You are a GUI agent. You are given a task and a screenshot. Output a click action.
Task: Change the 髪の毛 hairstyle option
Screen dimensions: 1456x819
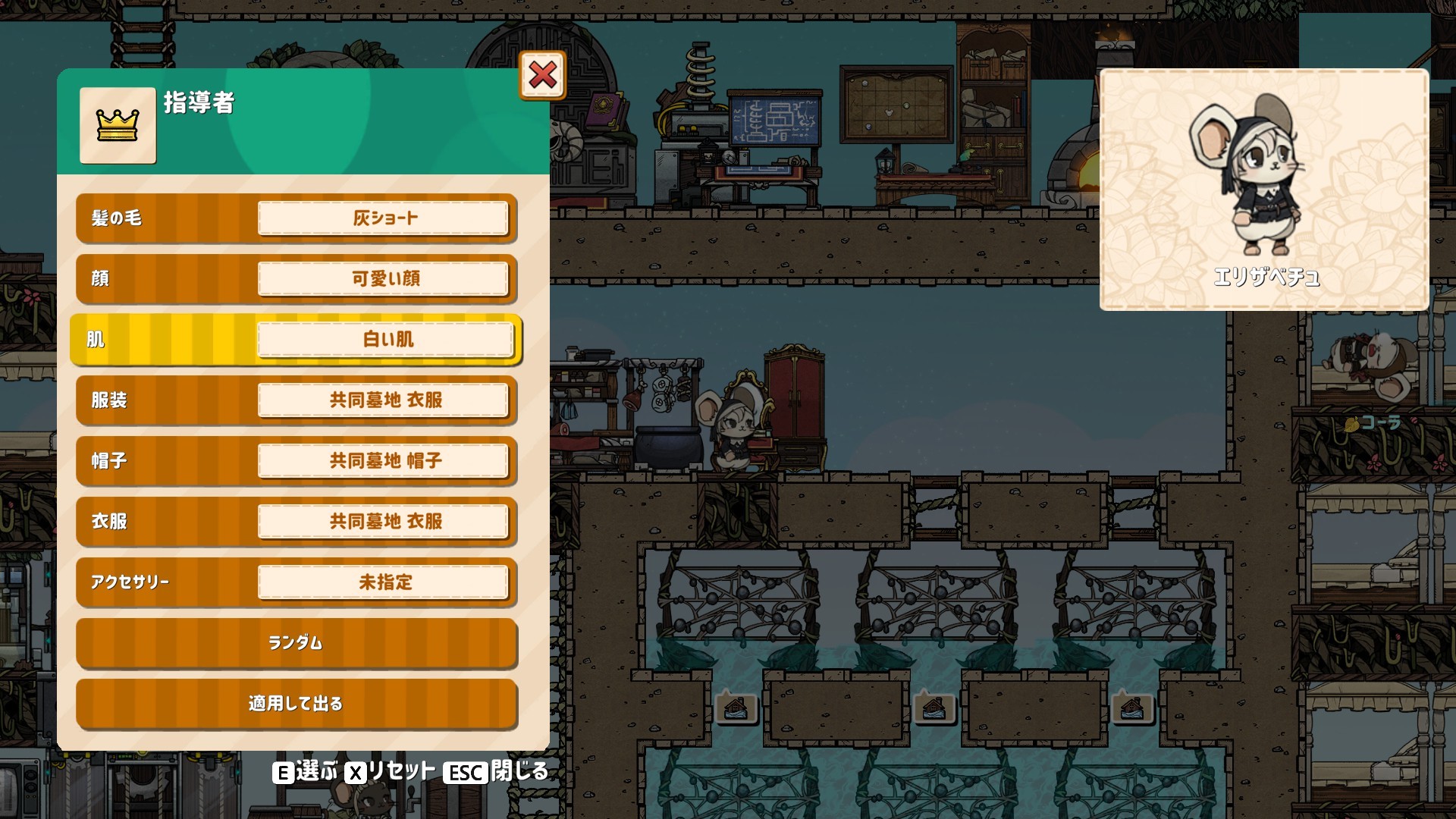(383, 218)
